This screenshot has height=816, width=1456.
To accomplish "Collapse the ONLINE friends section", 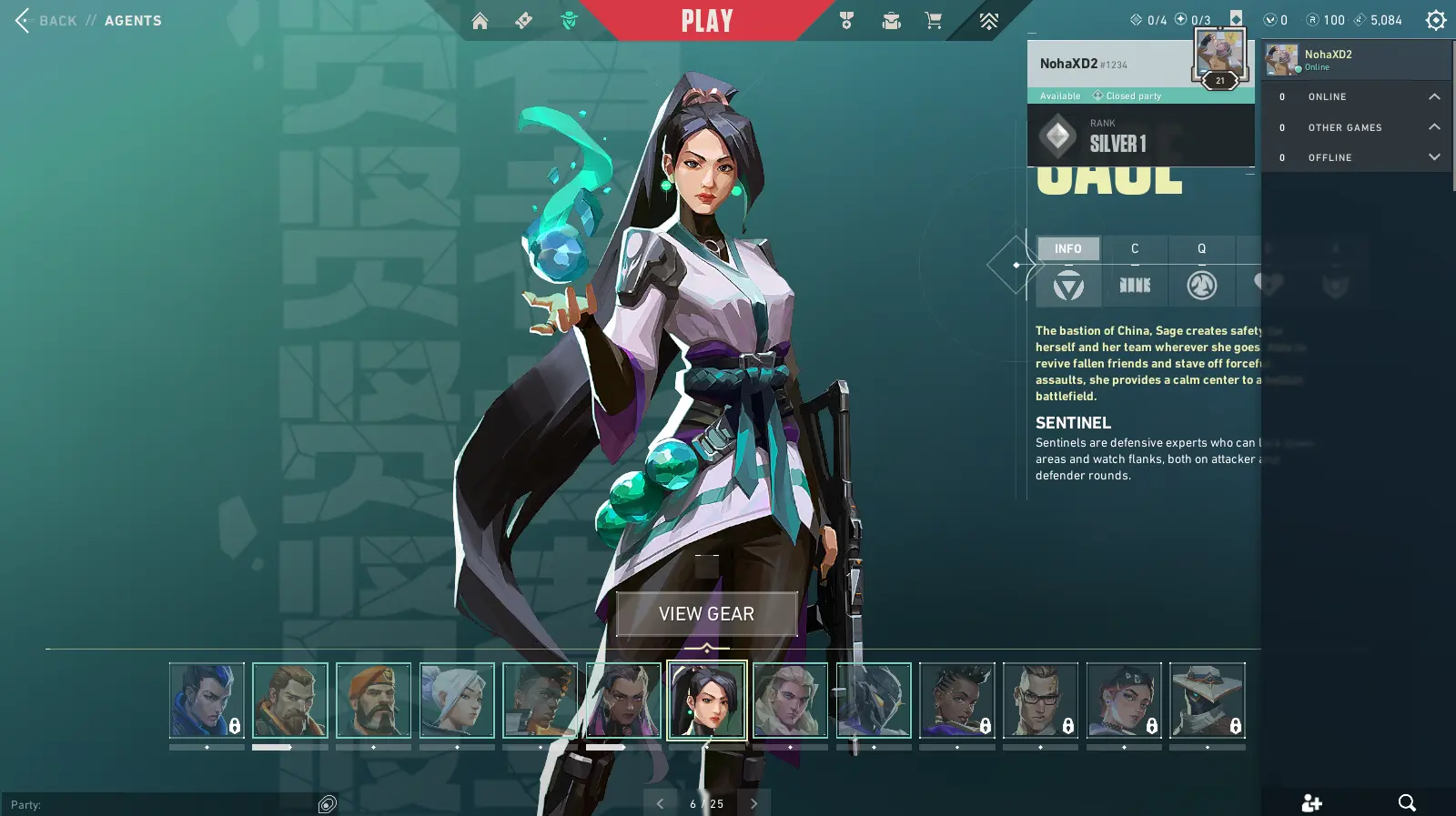I will click(1434, 96).
